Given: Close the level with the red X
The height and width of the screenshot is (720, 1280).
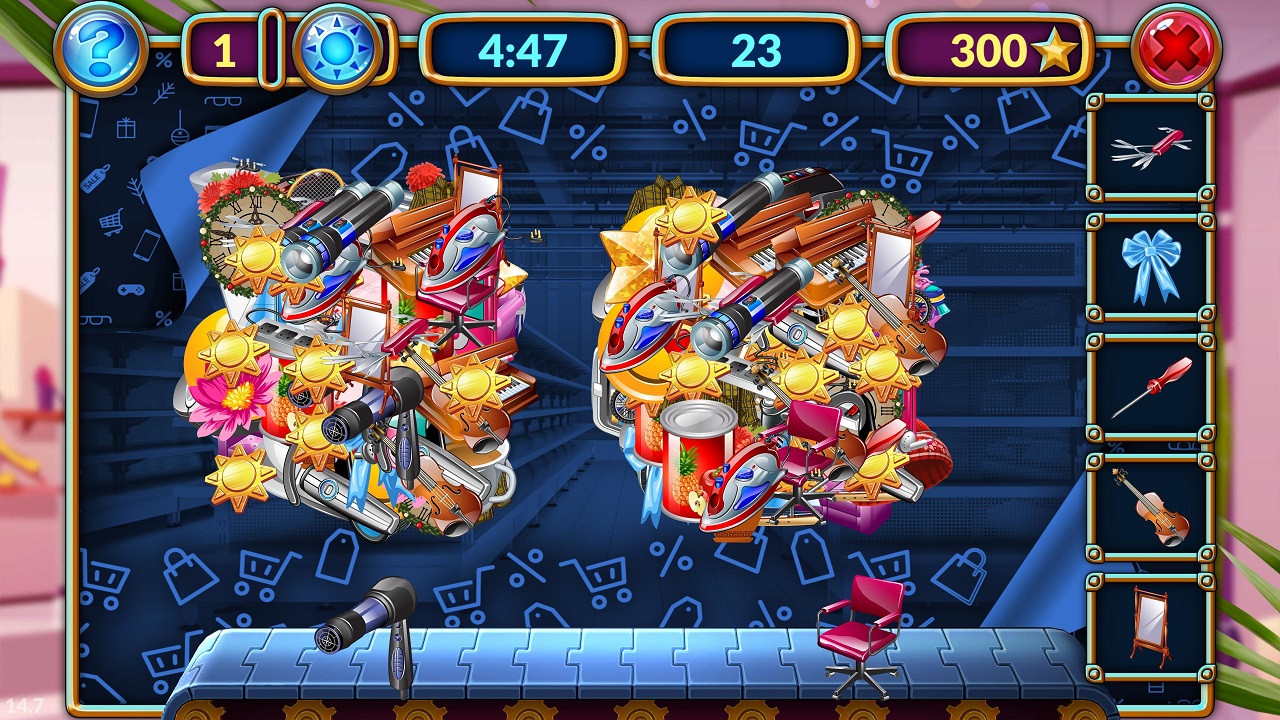Looking at the screenshot, I should pyautogui.click(x=1176, y=48).
